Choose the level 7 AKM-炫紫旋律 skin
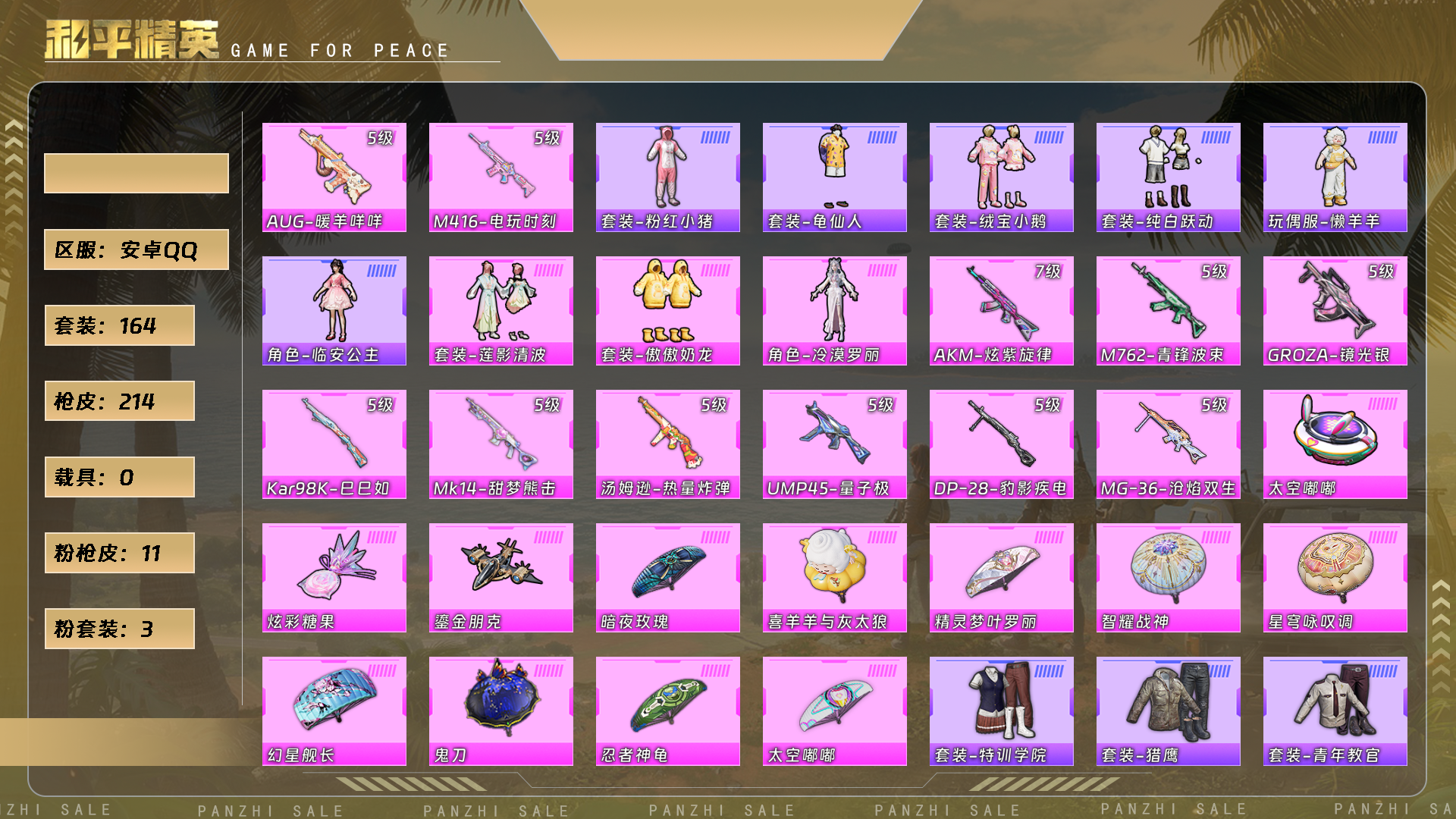 [x=1001, y=311]
